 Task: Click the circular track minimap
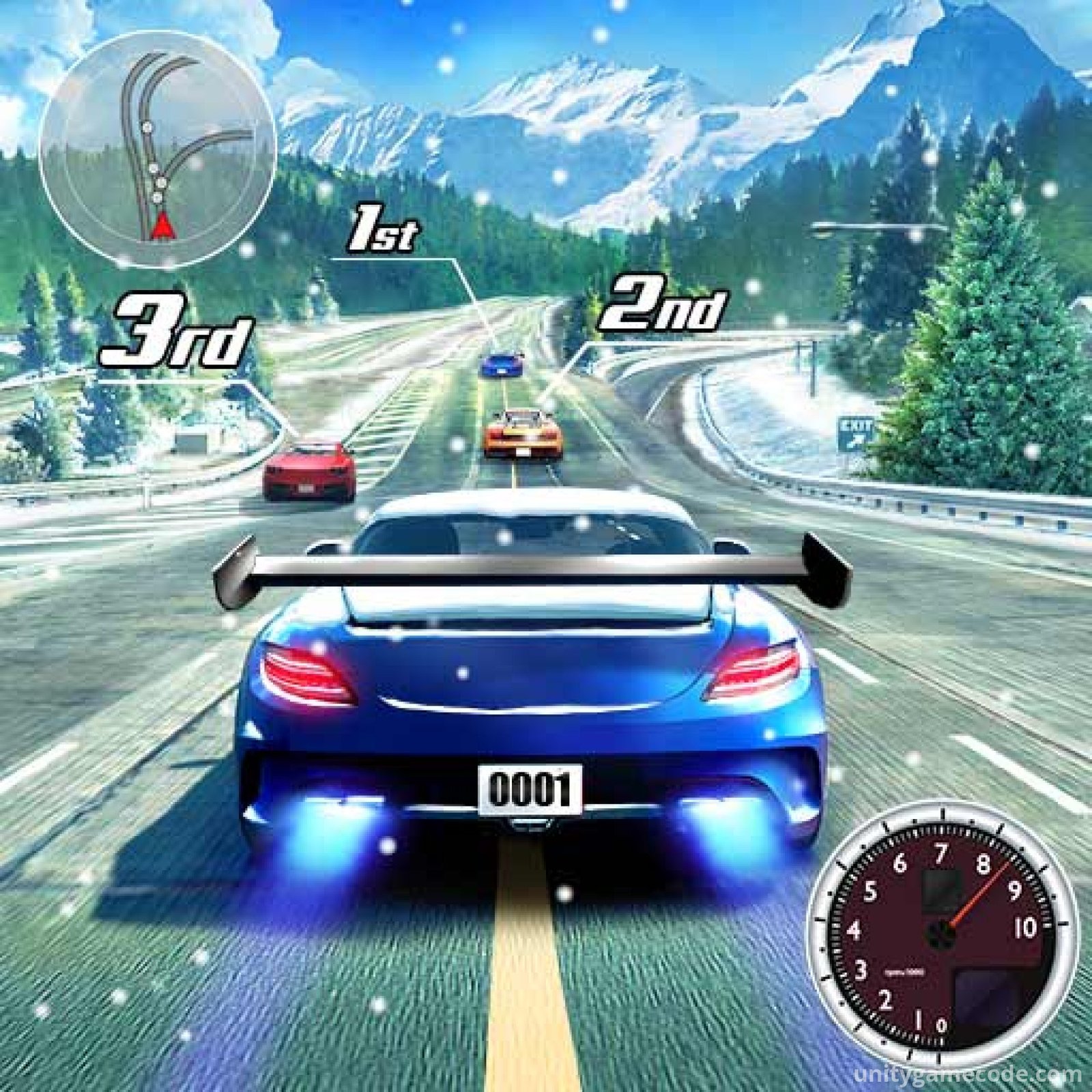(x=158, y=149)
